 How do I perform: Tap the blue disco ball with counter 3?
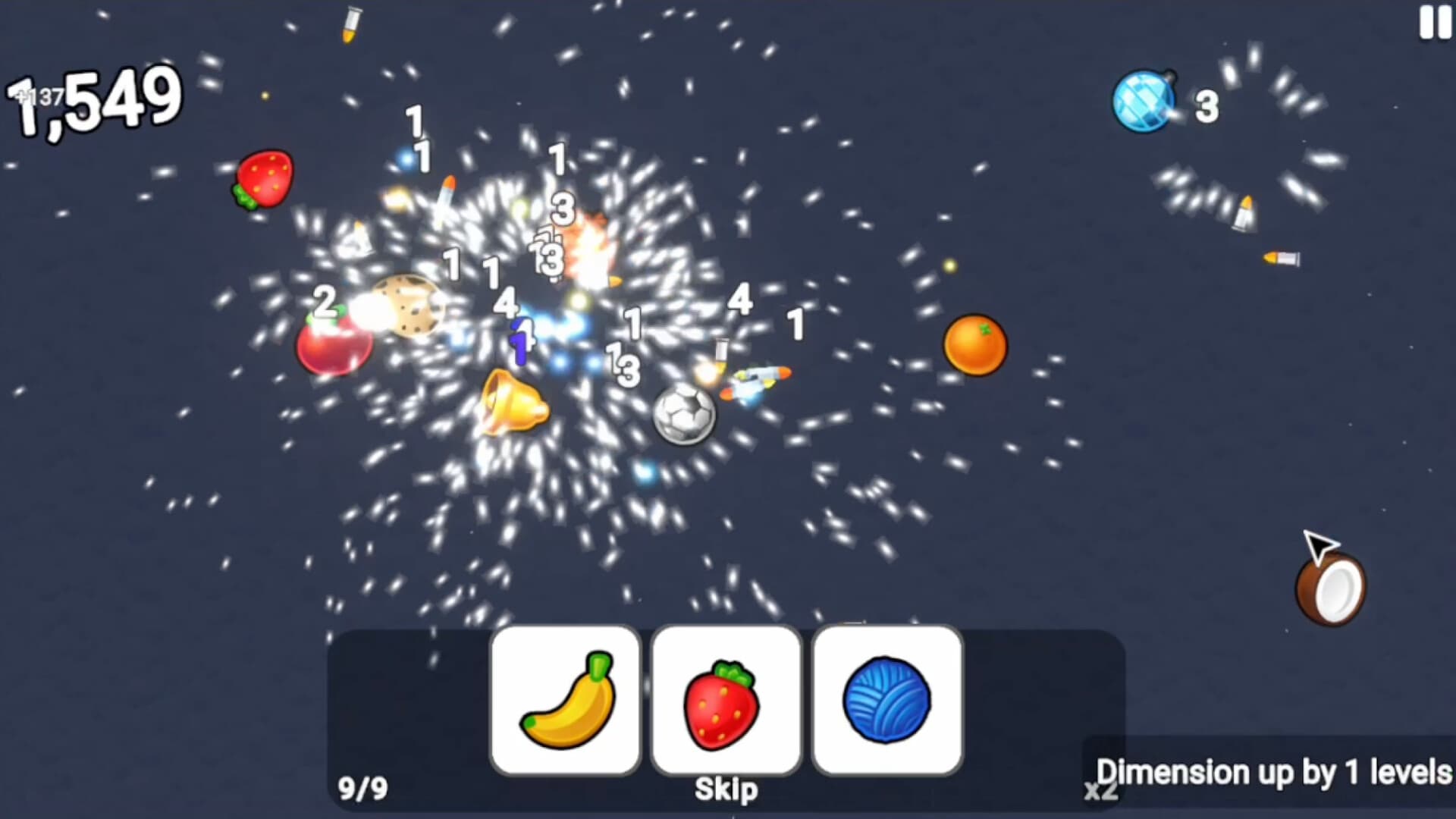tap(1144, 97)
